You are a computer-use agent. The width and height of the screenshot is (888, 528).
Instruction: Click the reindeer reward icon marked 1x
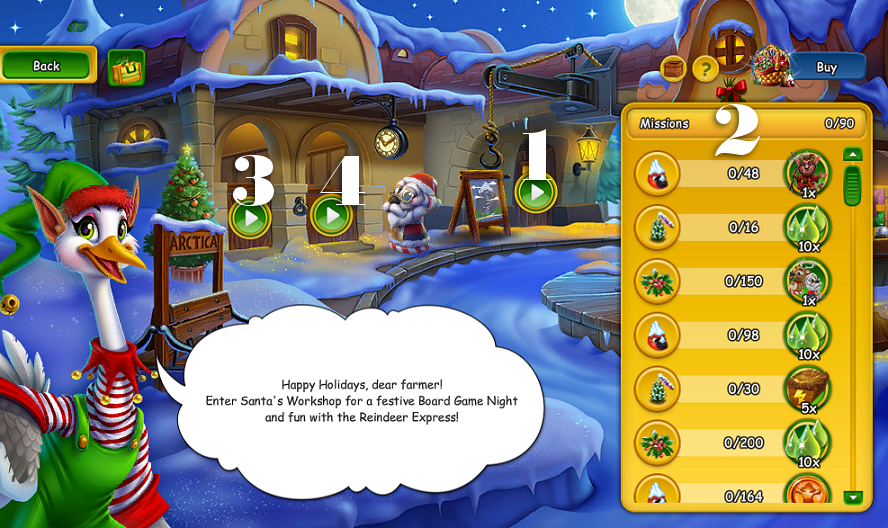(806, 280)
